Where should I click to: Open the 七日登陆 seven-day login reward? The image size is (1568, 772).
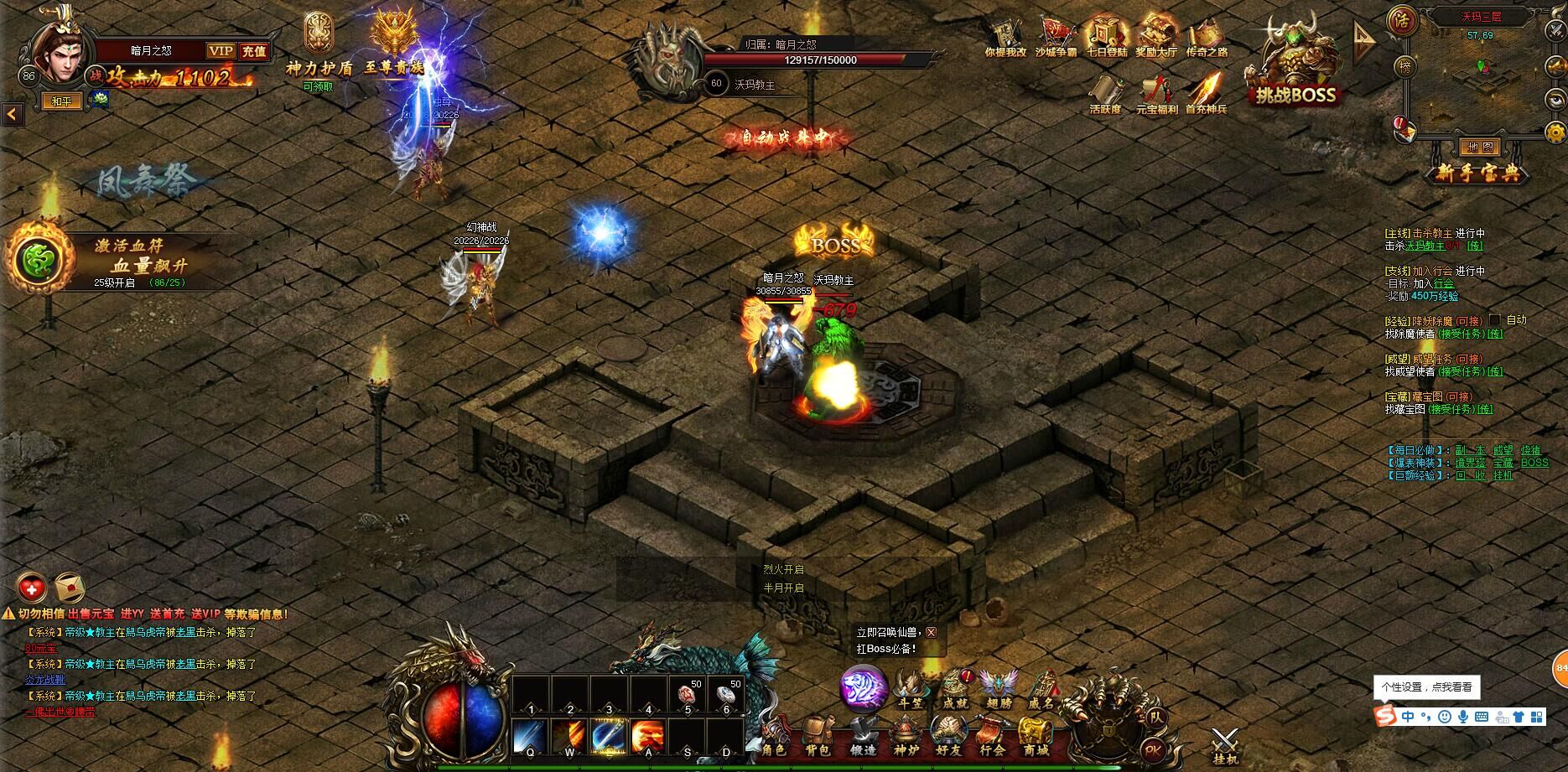(1107, 38)
